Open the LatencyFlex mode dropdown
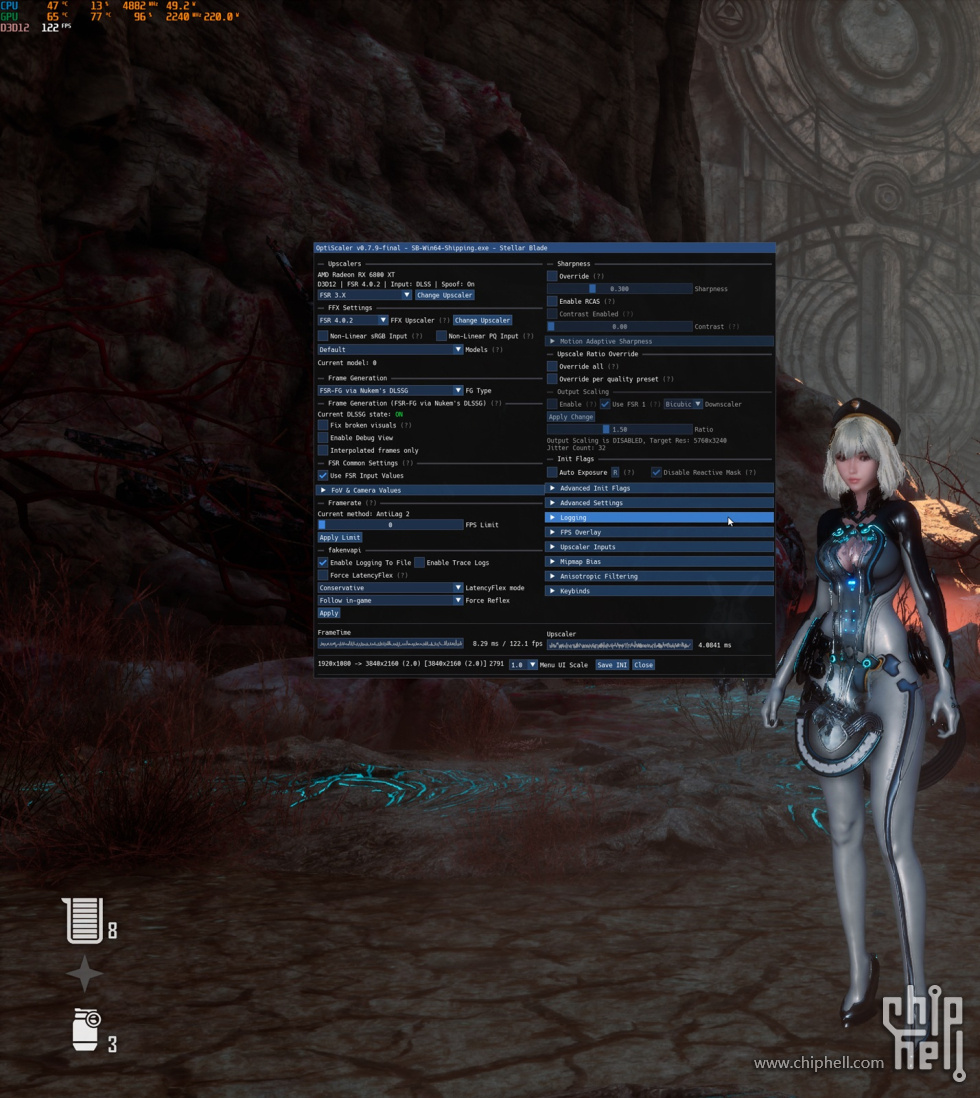The height and width of the screenshot is (1098, 980). point(390,588)
